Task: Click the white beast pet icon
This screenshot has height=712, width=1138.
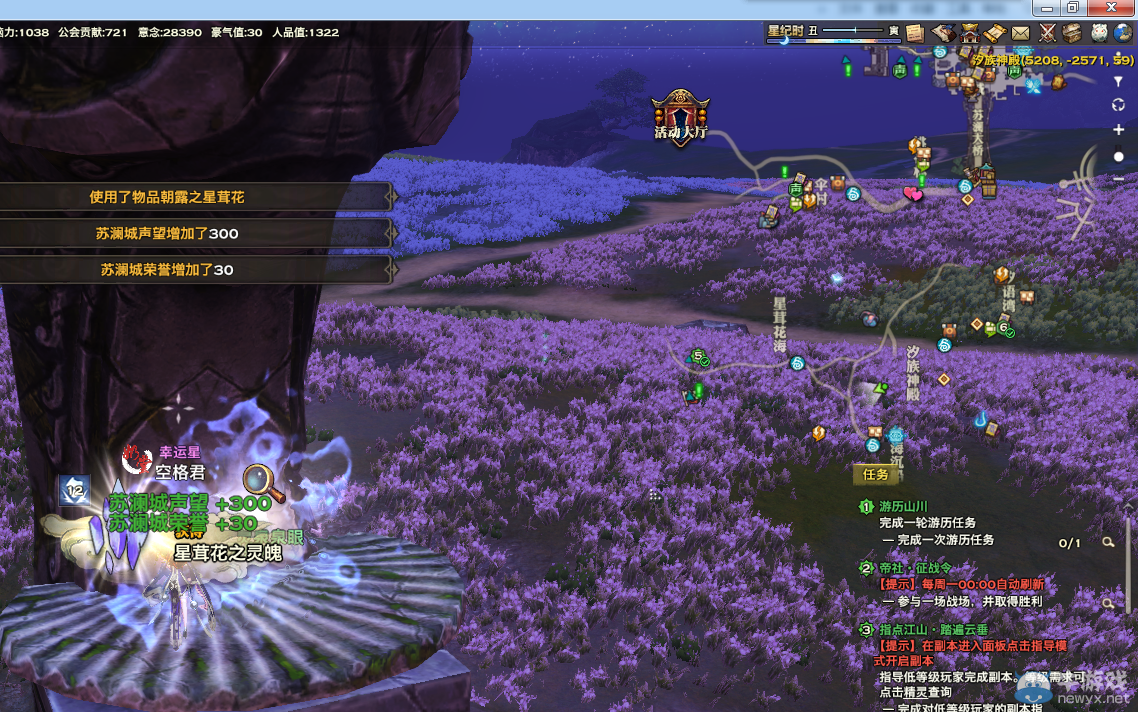Action: [1099, 33]
